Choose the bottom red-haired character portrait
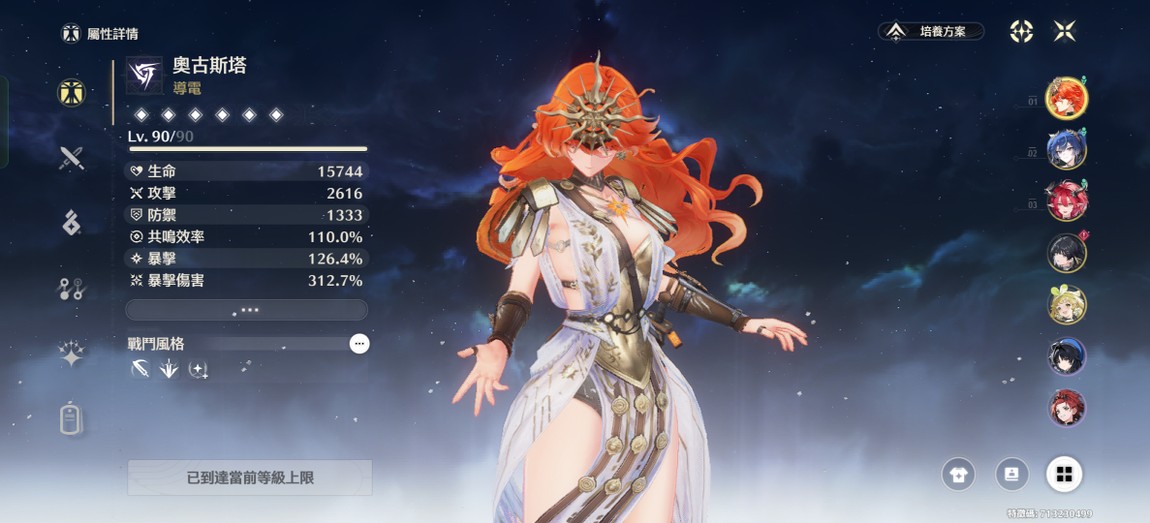The width and height of the screenshot is (1150, 523). pos(1066,408)
